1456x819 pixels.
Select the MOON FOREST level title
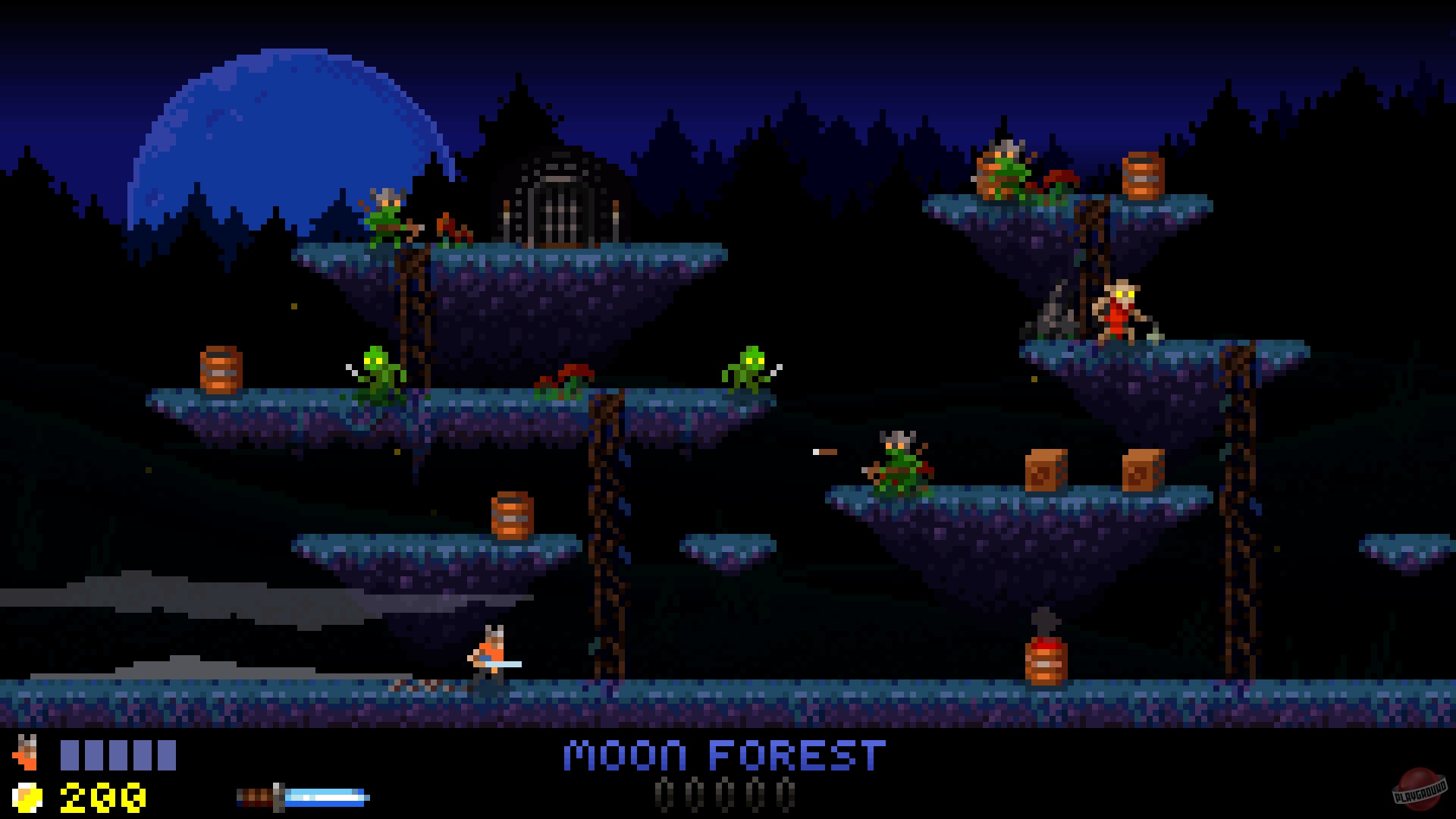point(724,753)
